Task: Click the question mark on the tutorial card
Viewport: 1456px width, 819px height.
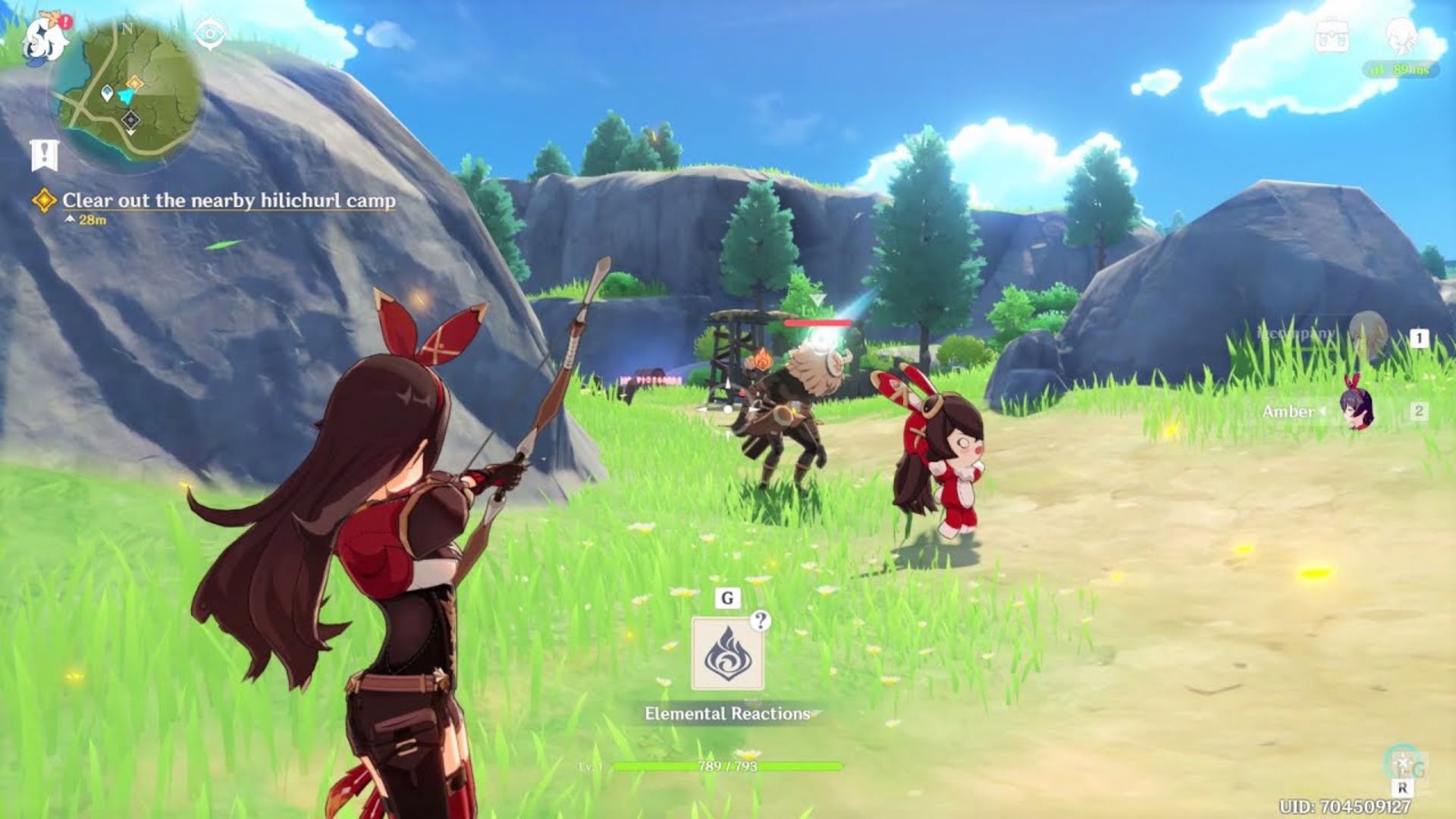Action: point(760,621)
